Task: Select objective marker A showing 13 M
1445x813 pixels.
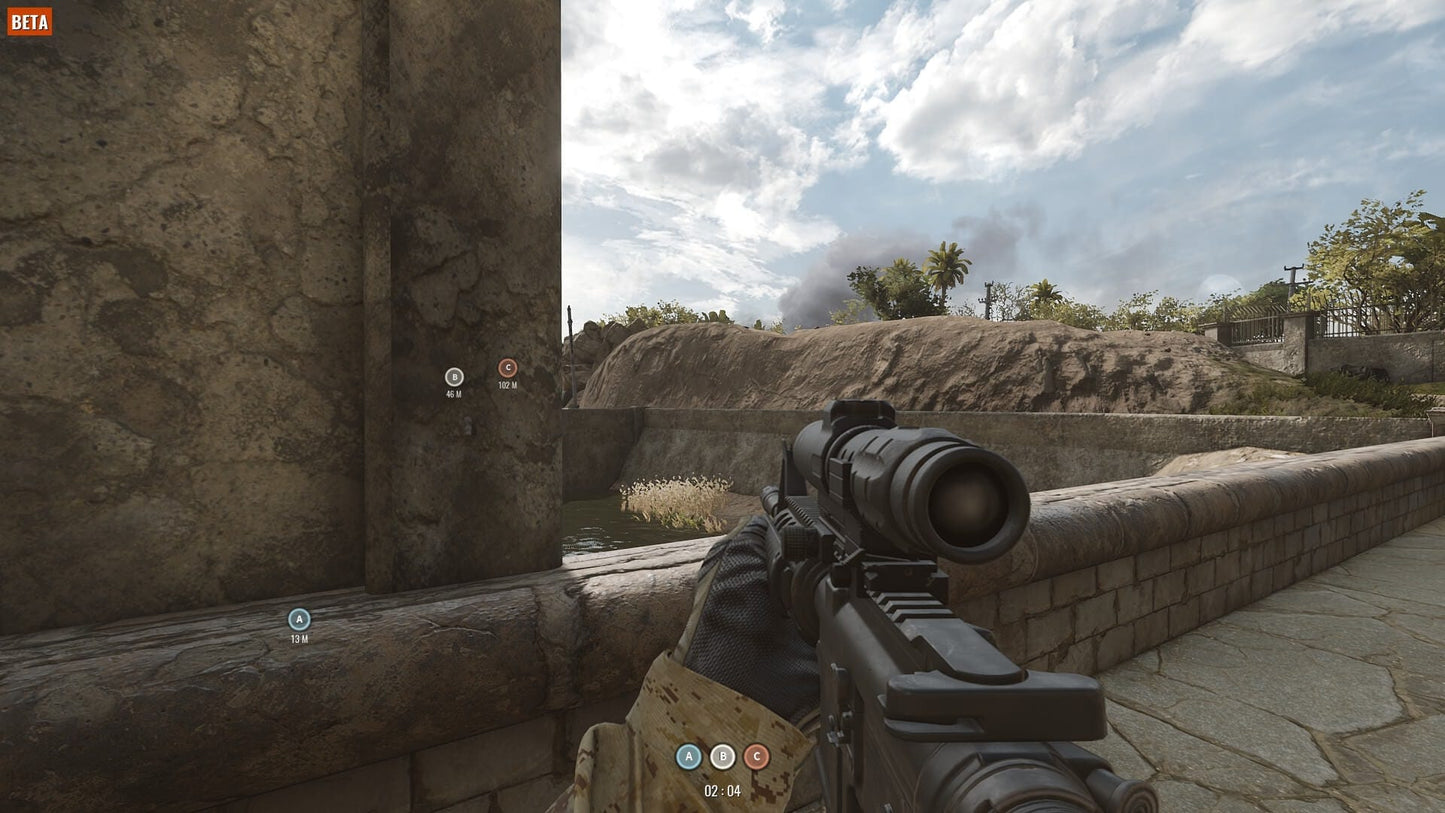Action: (x=297, y=620)
